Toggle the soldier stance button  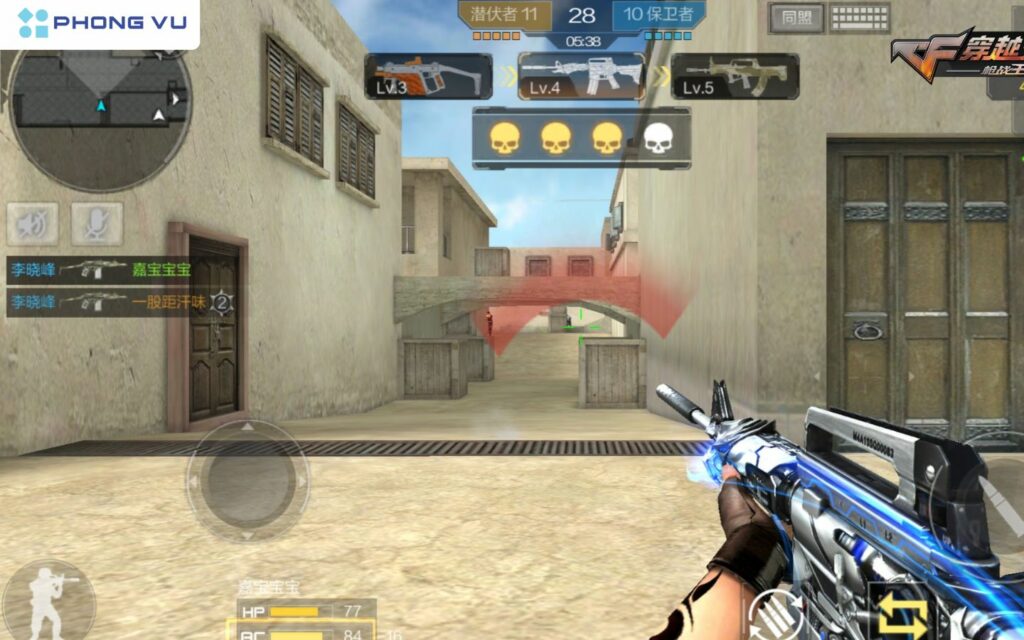pyautogui.click(x=47, y=602)
